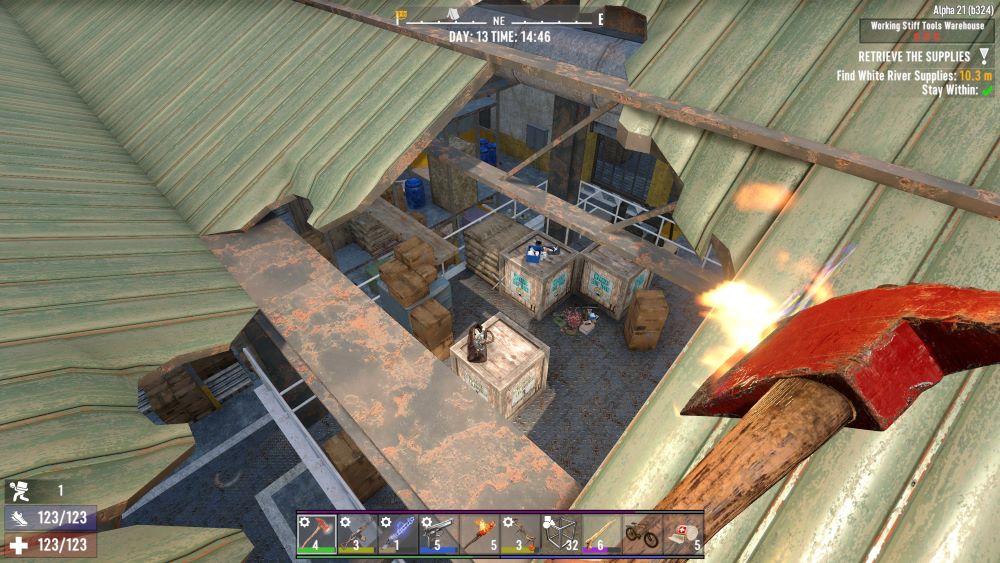Image resolution: width=1000 pixels, height=563 pixels.
Task: Select the pistol in the toolbelt
Action: pos(439,533)
